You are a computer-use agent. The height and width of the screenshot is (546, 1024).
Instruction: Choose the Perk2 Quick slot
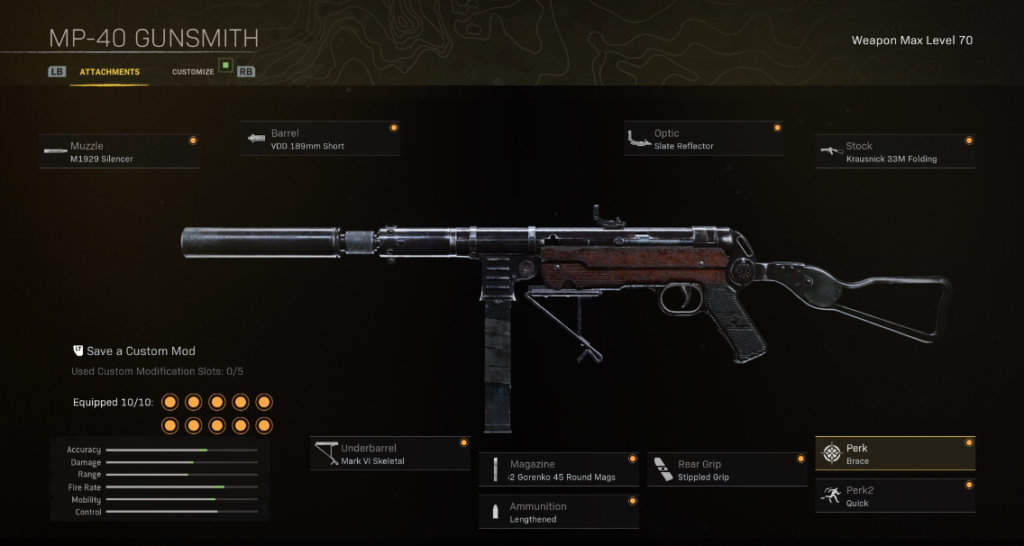[x=895, y=496]
